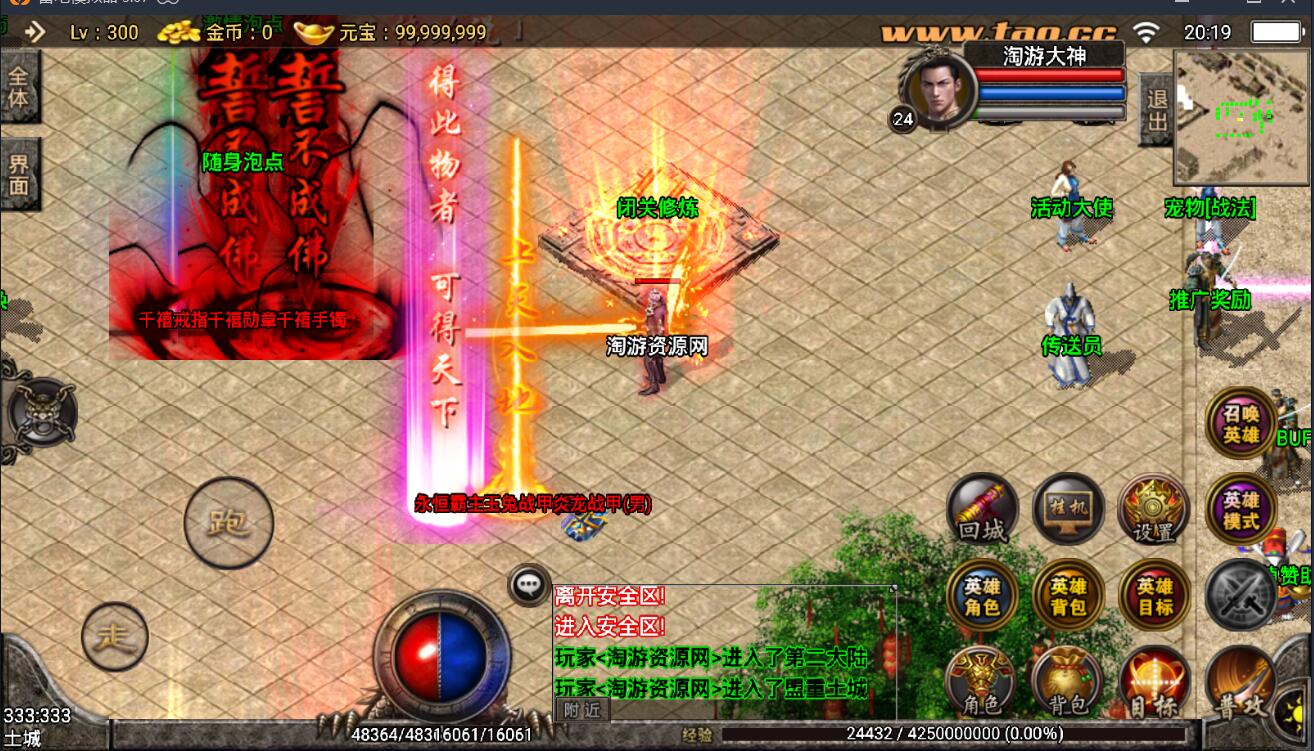
Task: Click the grey crossed swords button
Action: click(1240, 596)
